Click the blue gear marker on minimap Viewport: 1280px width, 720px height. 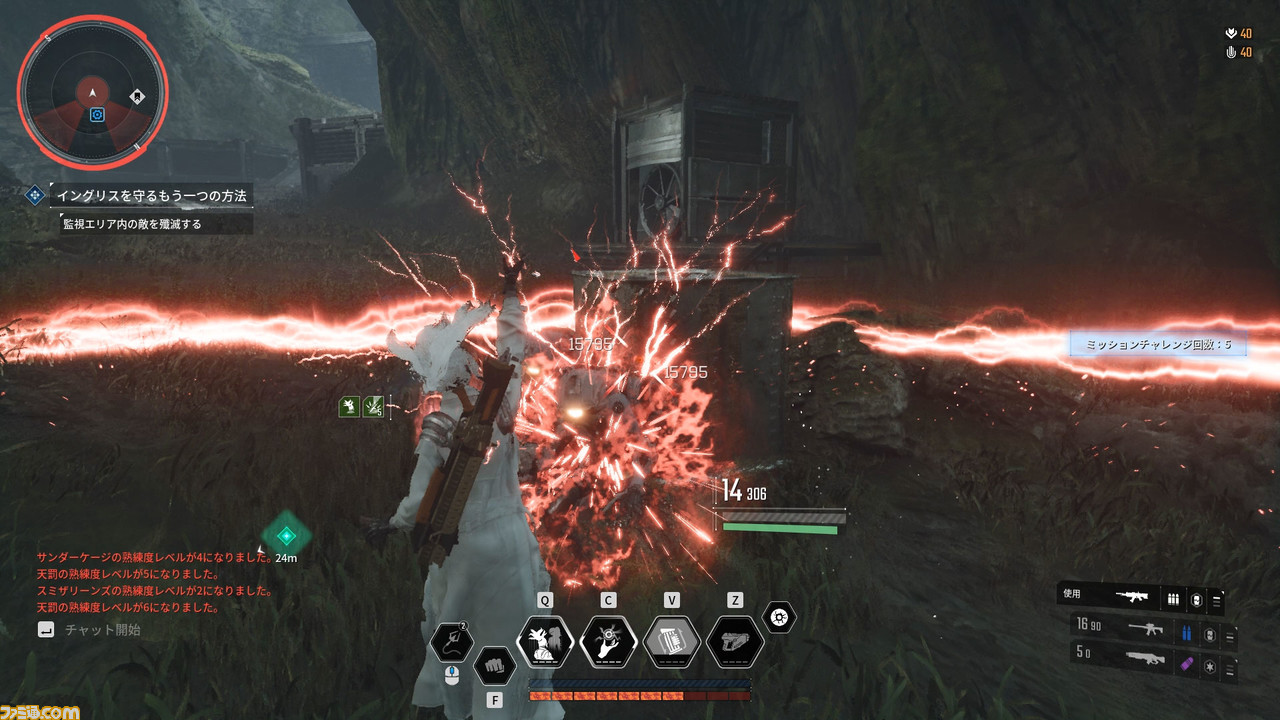tap(97, 115)
